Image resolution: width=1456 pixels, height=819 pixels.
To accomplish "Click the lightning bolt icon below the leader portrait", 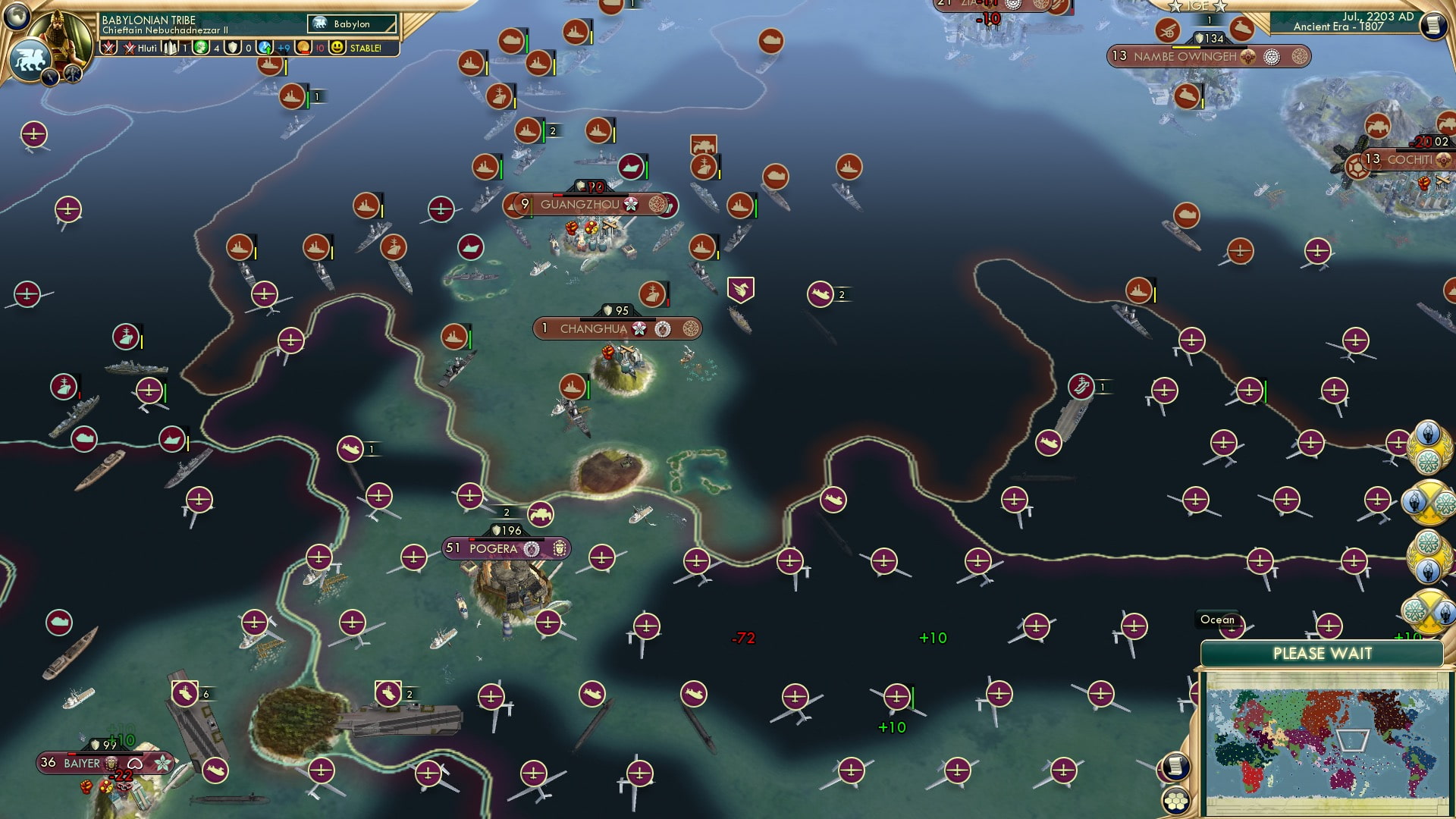I will click(x=50, y=77).
